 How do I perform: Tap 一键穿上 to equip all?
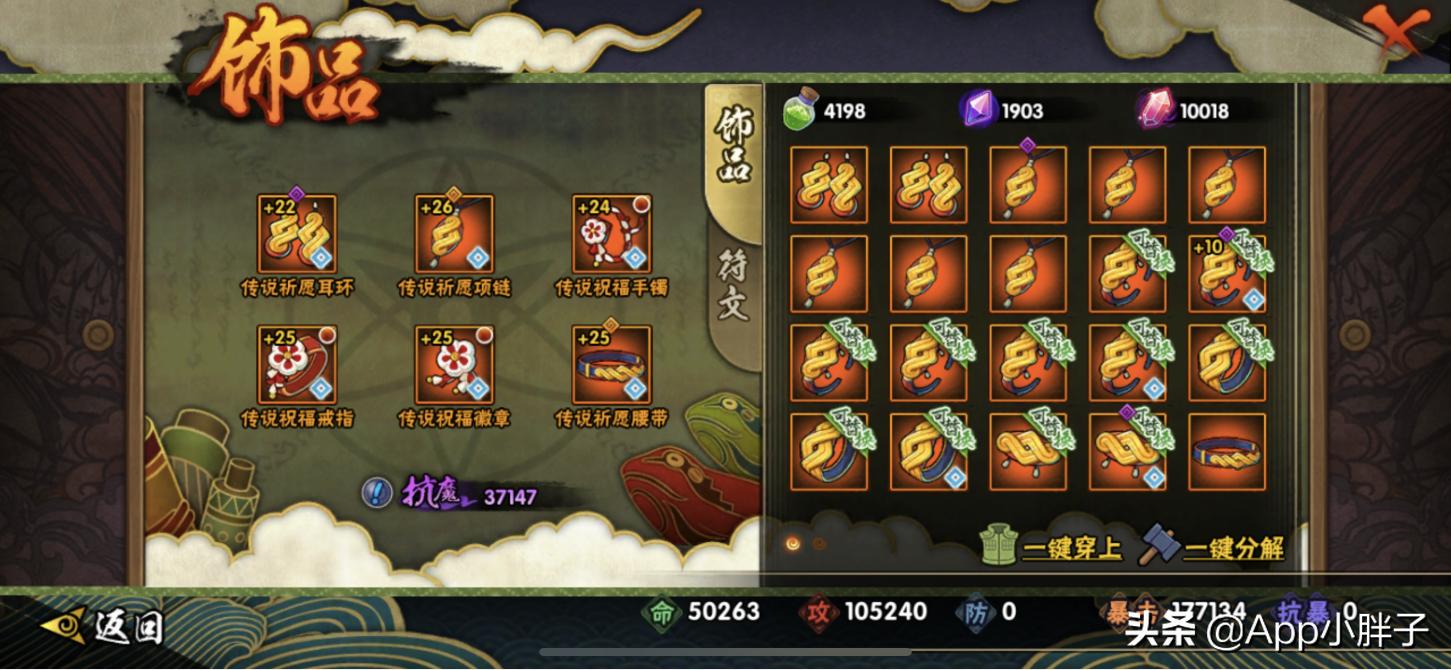(x=1051, y=547)
